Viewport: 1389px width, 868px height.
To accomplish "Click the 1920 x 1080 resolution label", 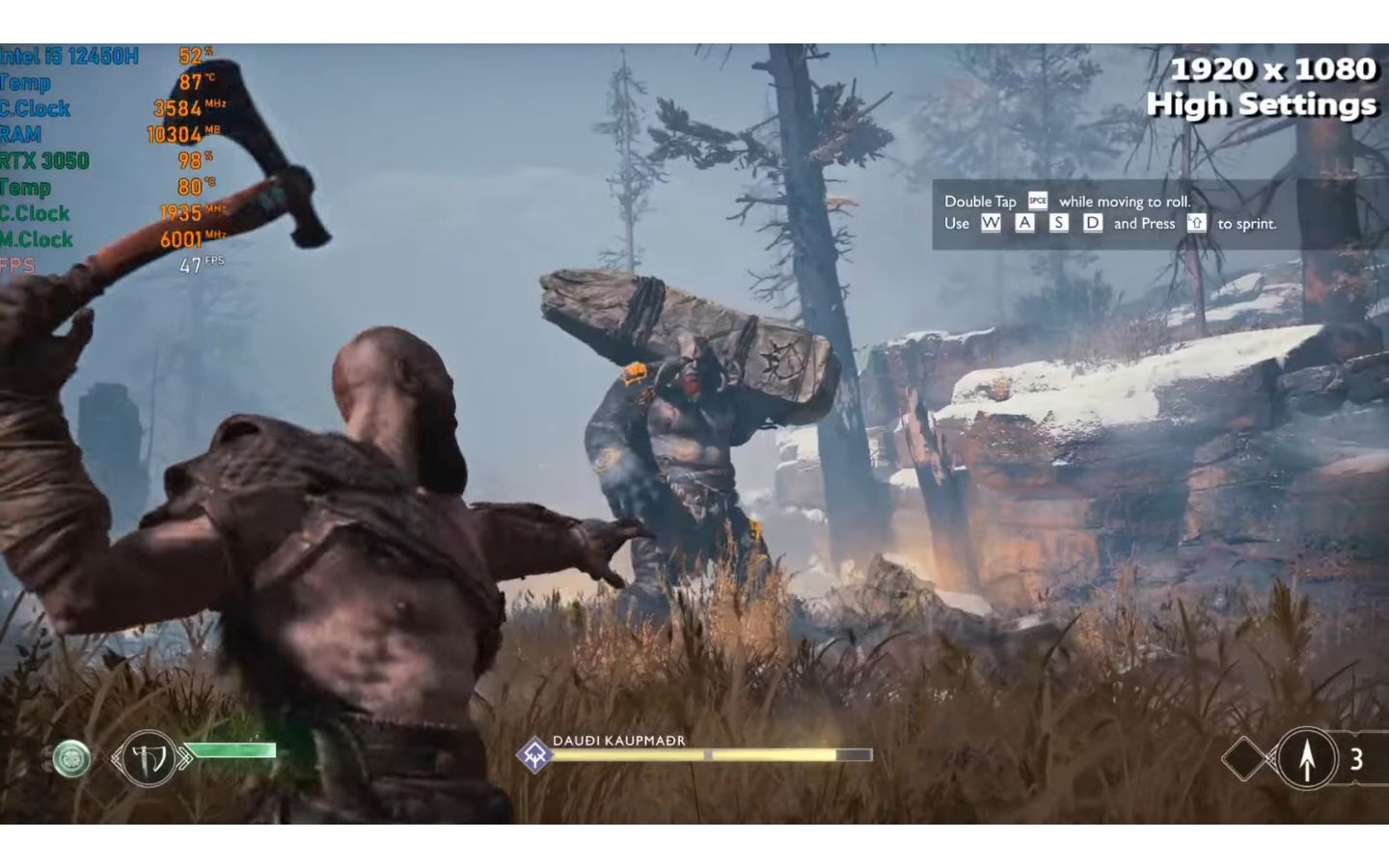I will (1273, 68).
